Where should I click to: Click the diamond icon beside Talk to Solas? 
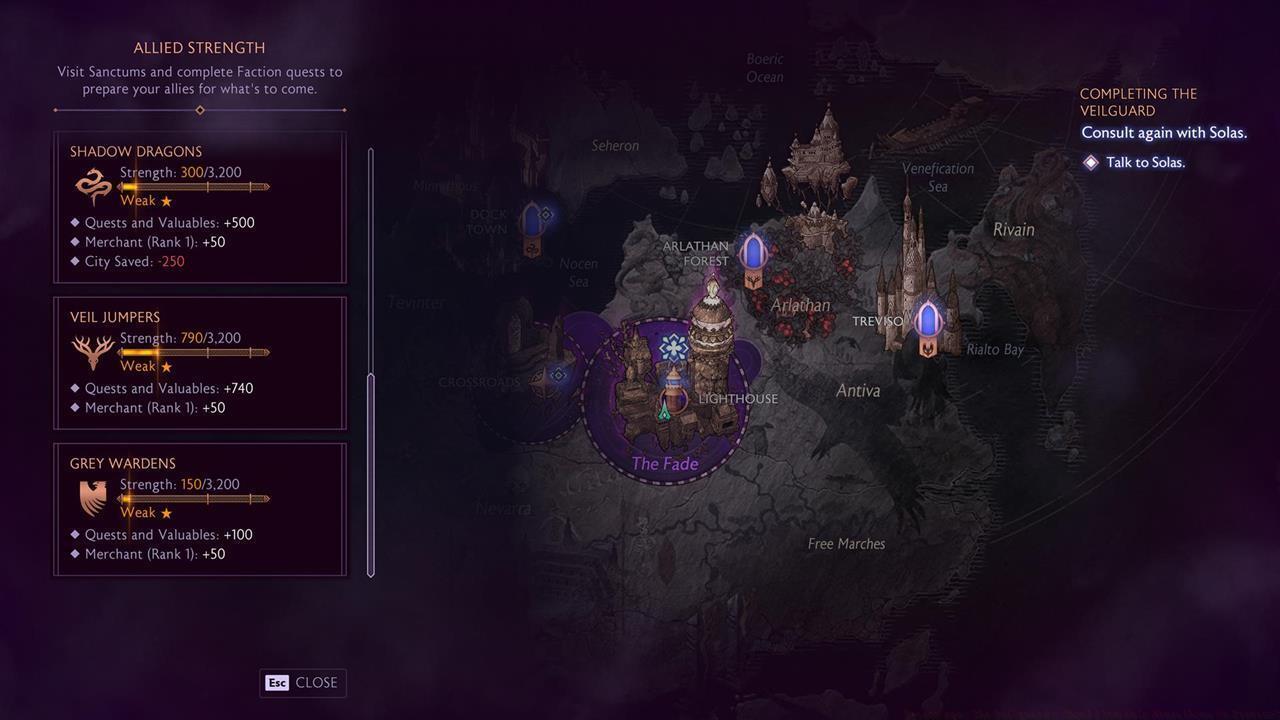[x=1091, y=160]
